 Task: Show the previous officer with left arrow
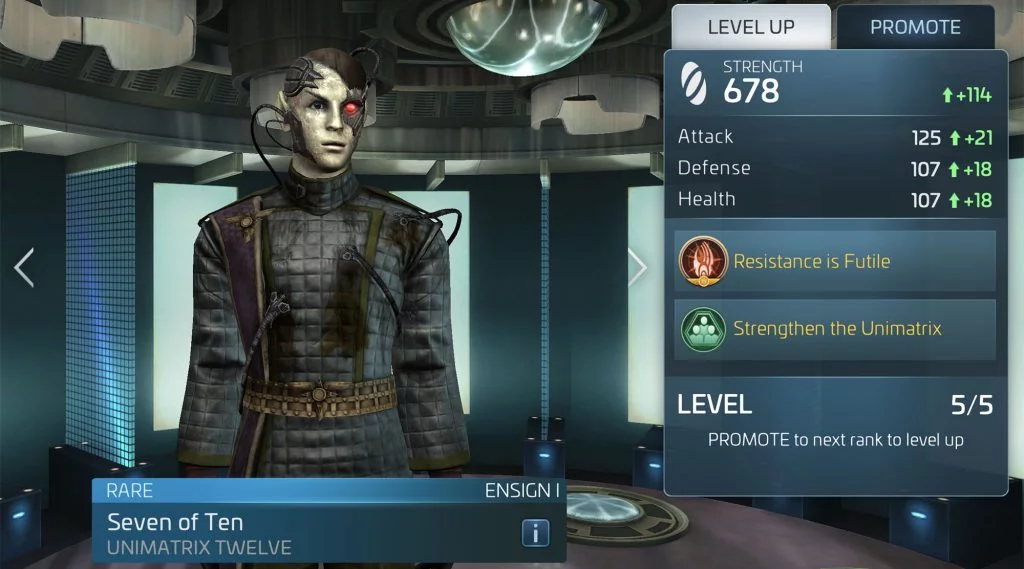(24, 267)
